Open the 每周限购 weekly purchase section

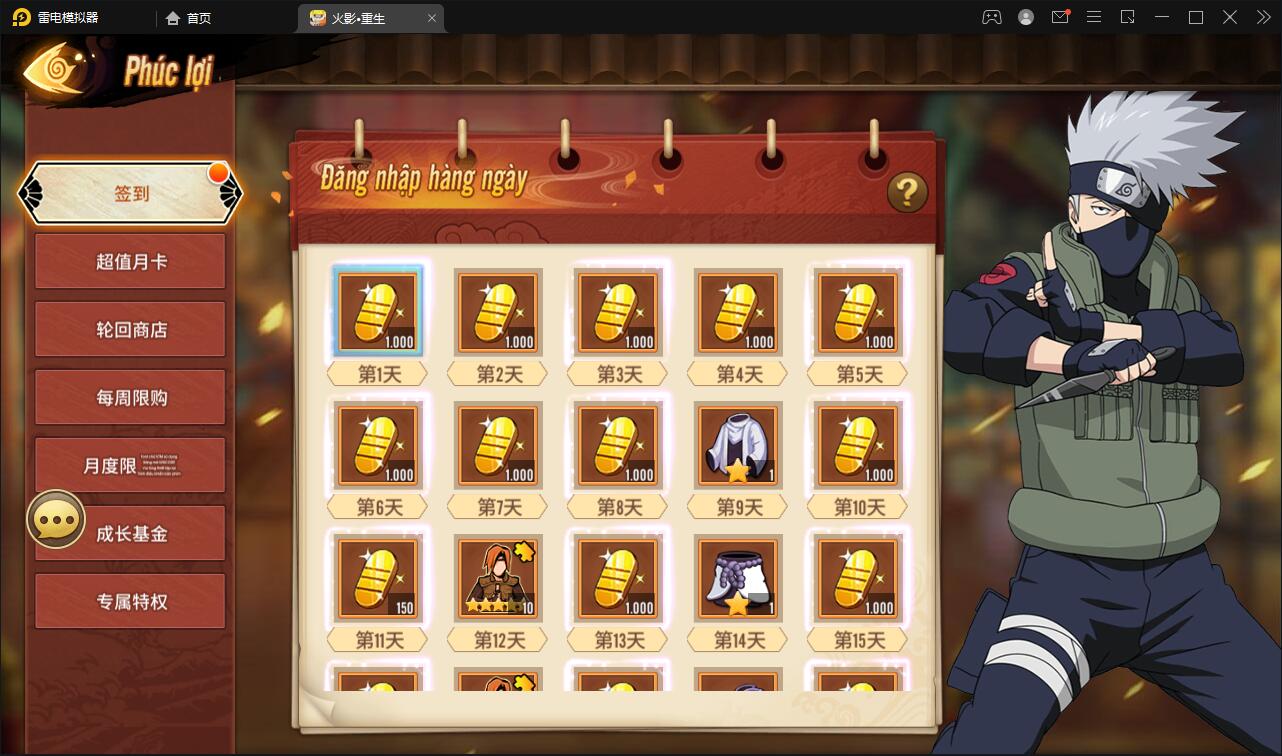[130, 397]
